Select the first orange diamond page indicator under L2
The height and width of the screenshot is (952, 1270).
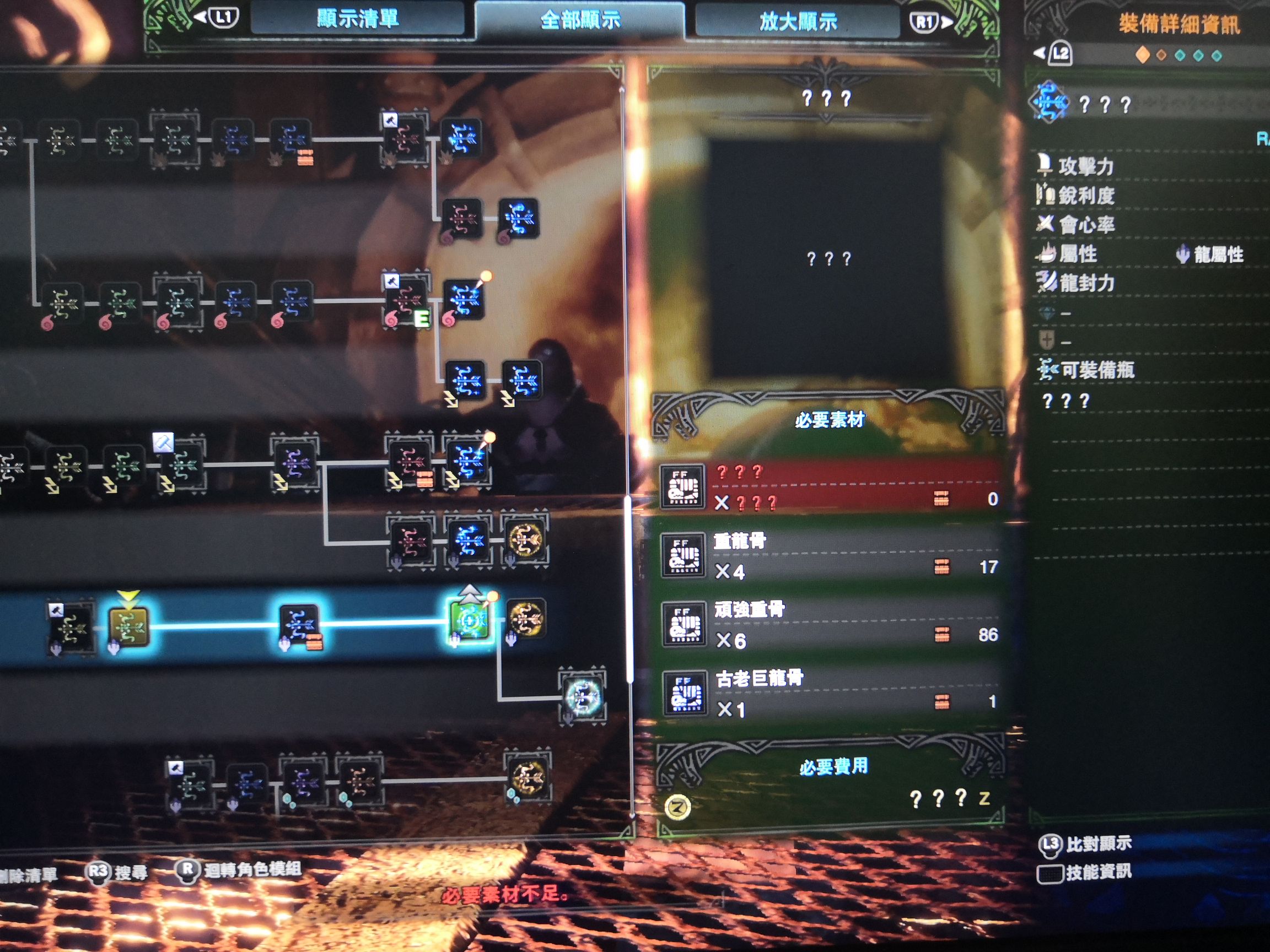[x=1143, y=55]
